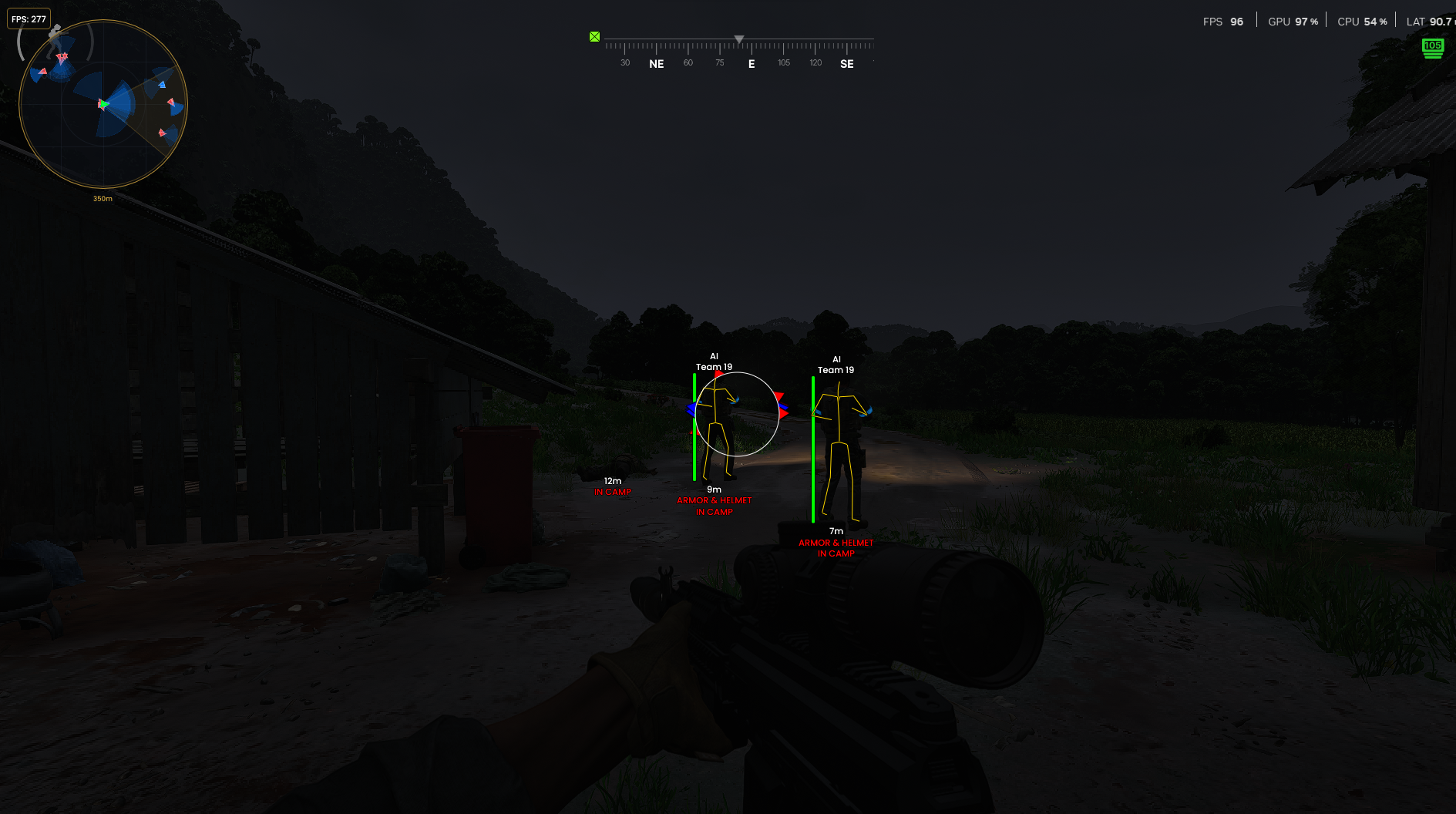
Task: Click the circular radar minimap
Action: (x=103, y=104)
